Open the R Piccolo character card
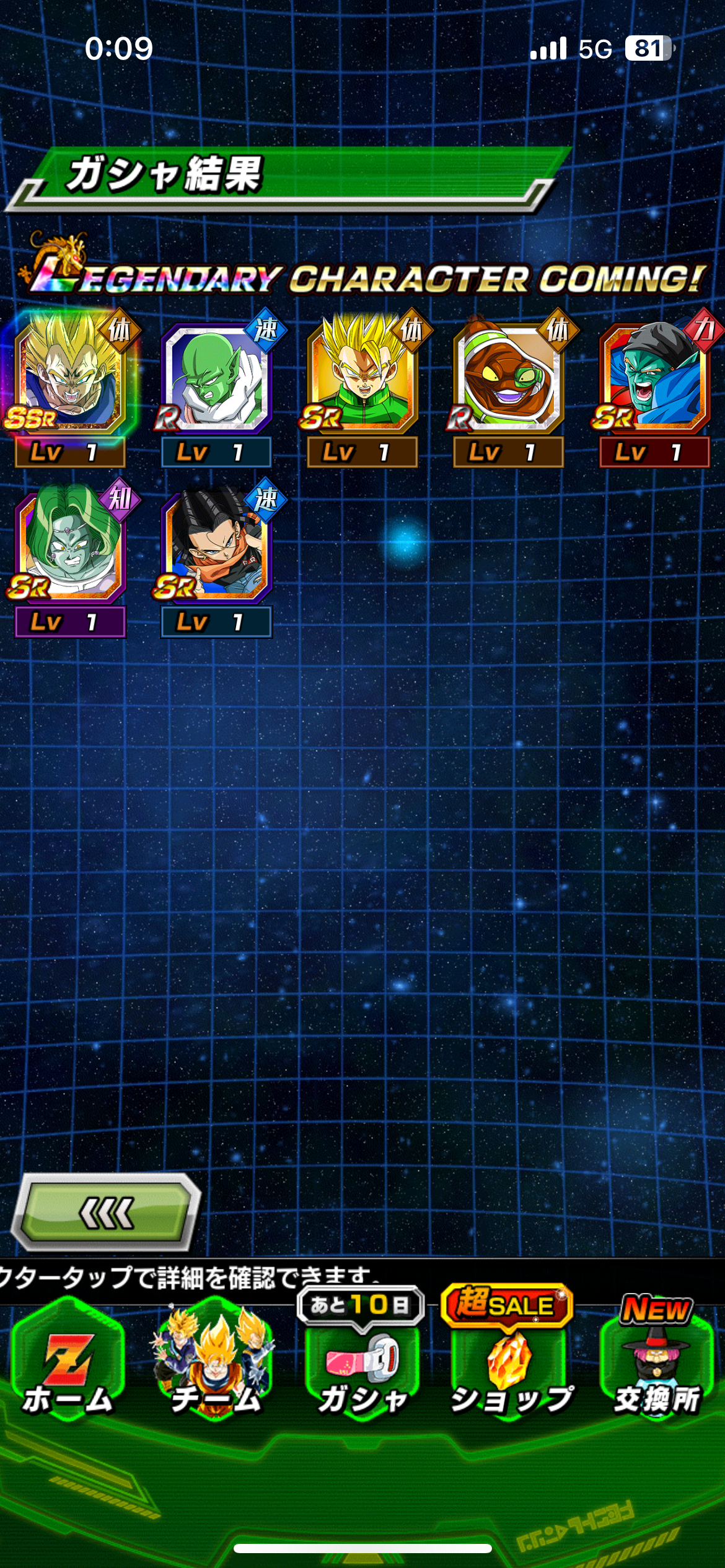Screen dimensions: 725x1568 click(x=216, y=378)
